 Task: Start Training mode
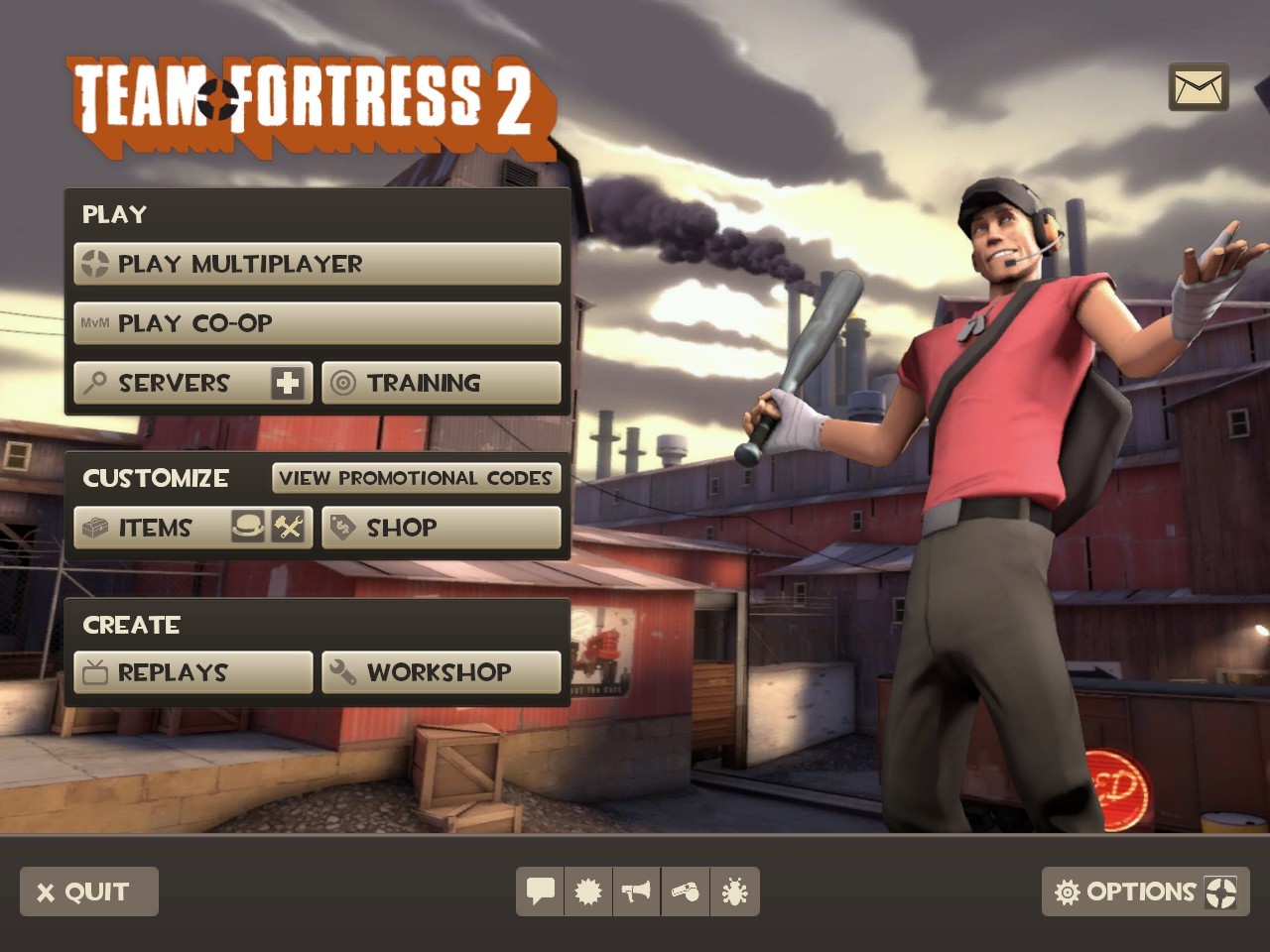422,383
